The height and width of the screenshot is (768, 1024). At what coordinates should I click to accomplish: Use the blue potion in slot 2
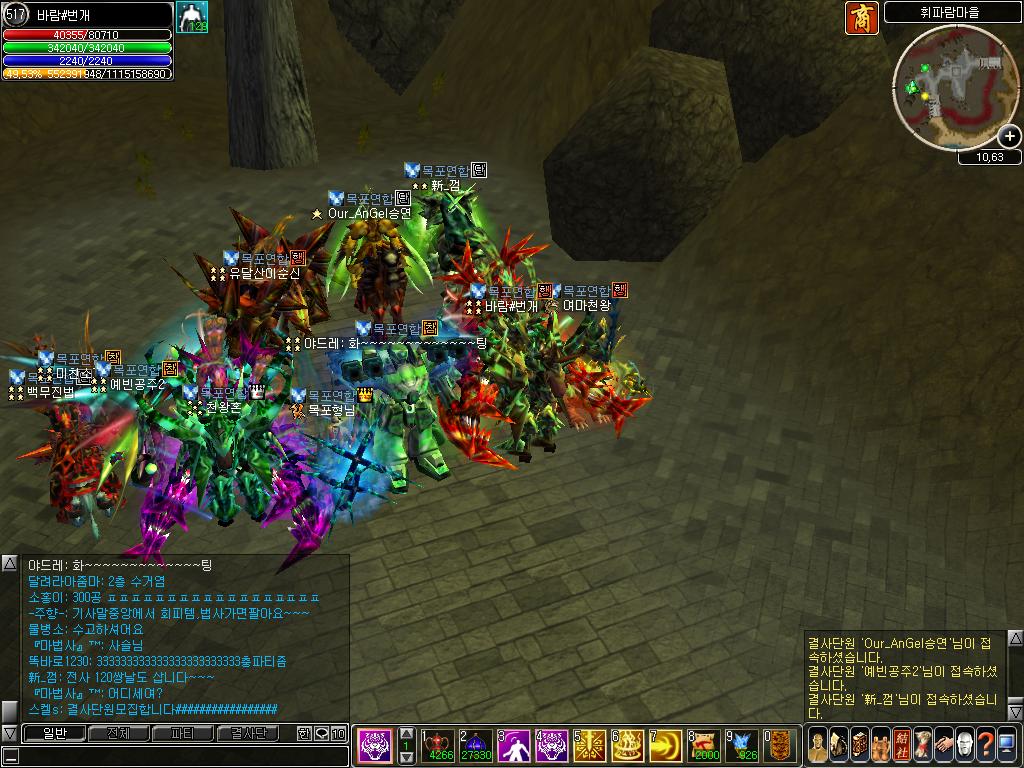coord(477,746)
